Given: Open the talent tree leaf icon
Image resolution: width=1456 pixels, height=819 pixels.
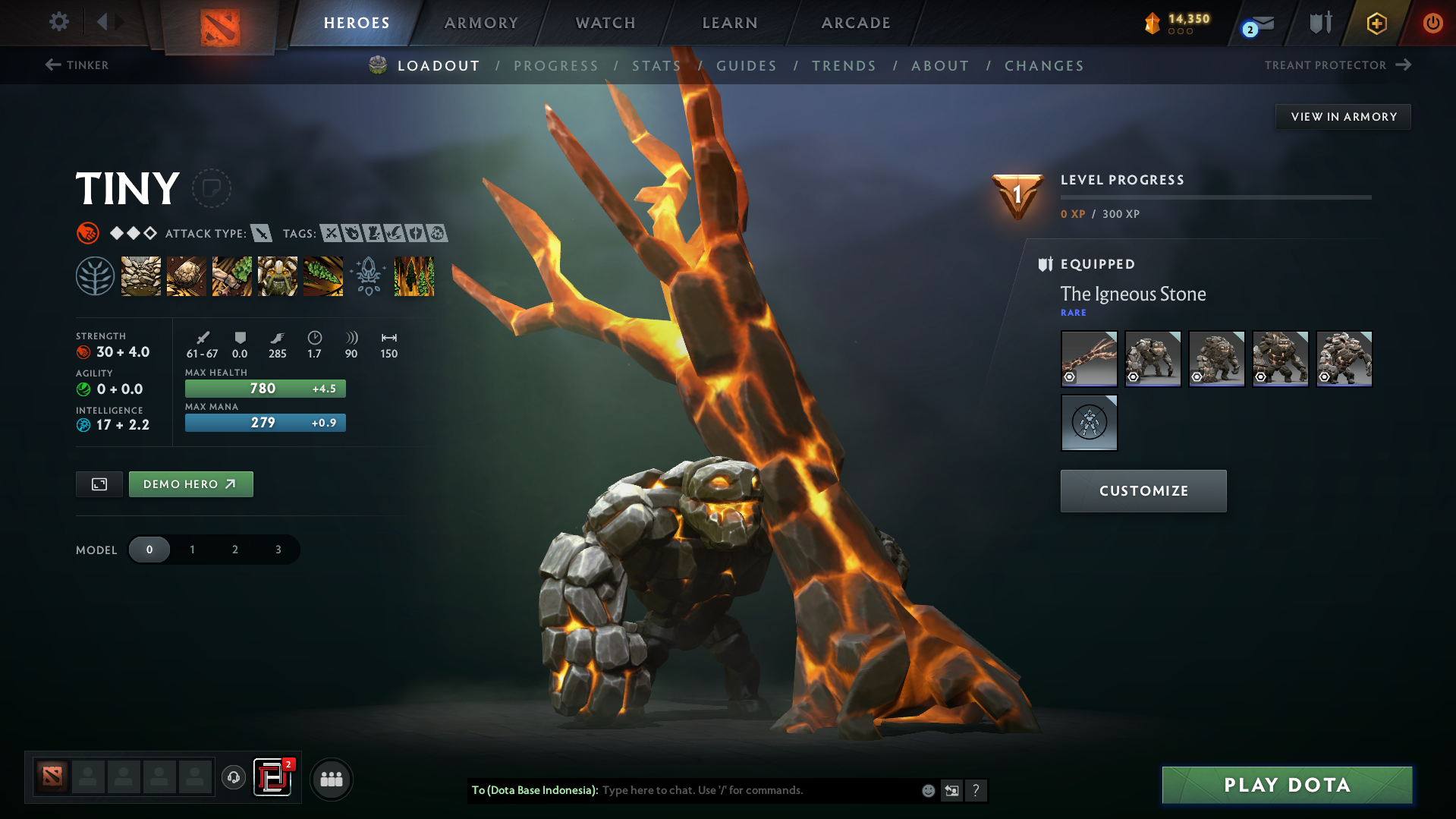Looking at the screenshot, I should [96, 276].
